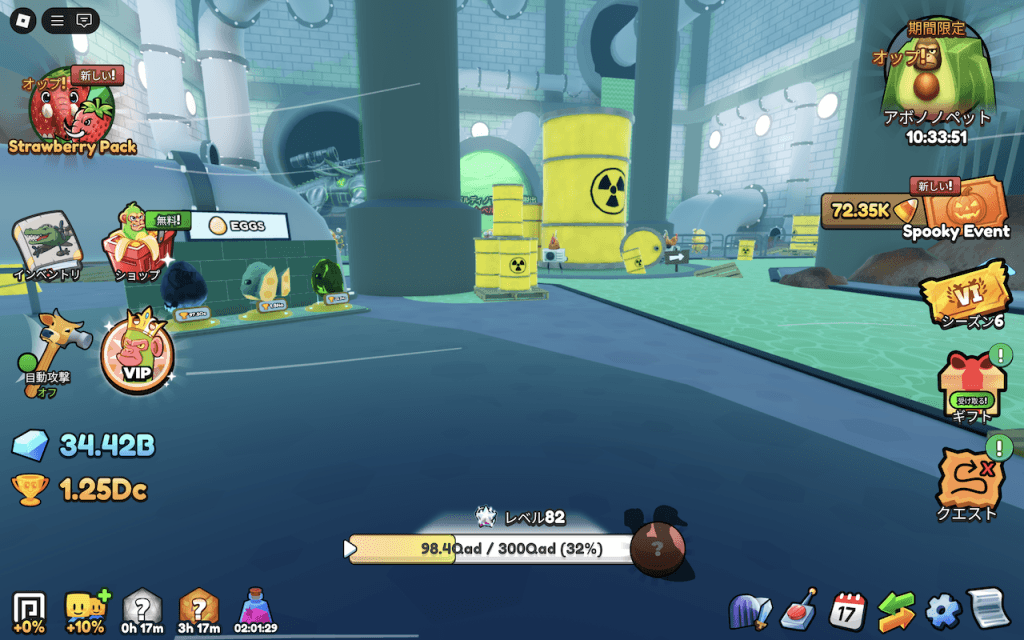Open the paper scroll icon

coord(987,609)
